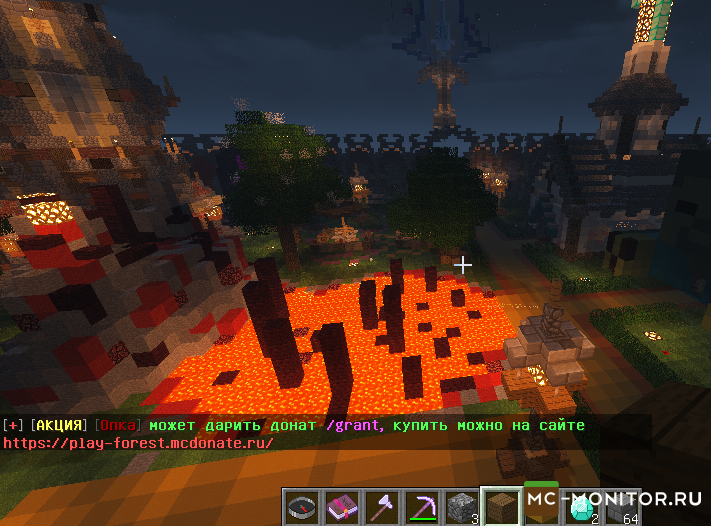Image resolution: width=711 pixels, height=526 pixels.
Task: Choose the stone brick stack of 64
Action: pyautogui.click(x=621, y=508)
